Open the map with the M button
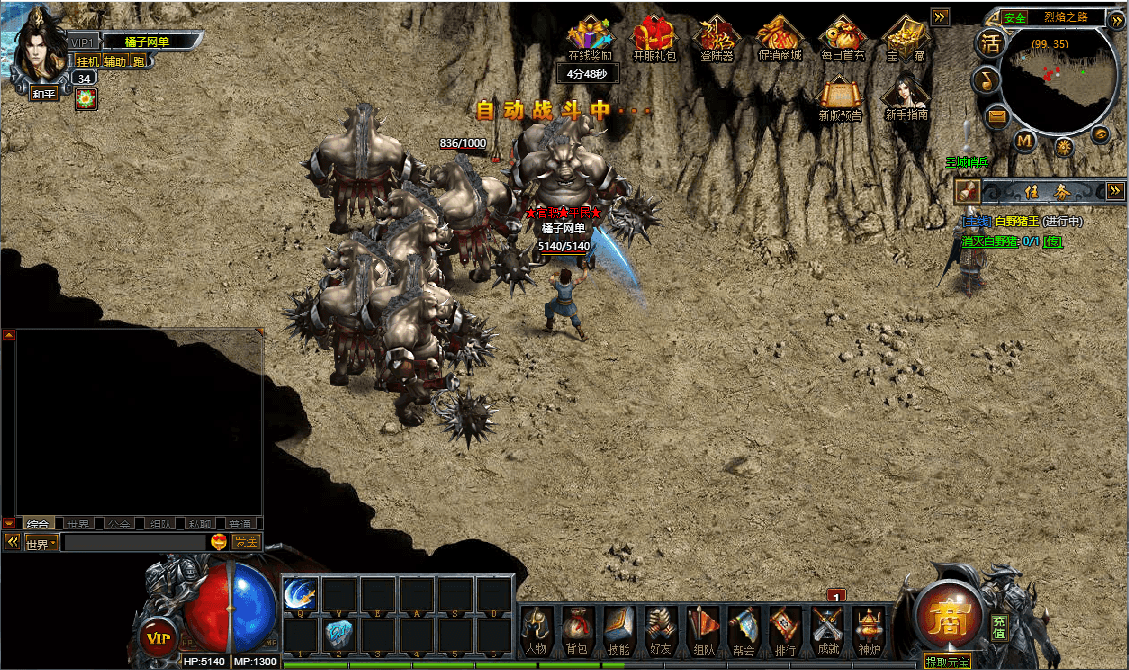The width and height of the screenshot is (1129, 670). click(1025, 141)
